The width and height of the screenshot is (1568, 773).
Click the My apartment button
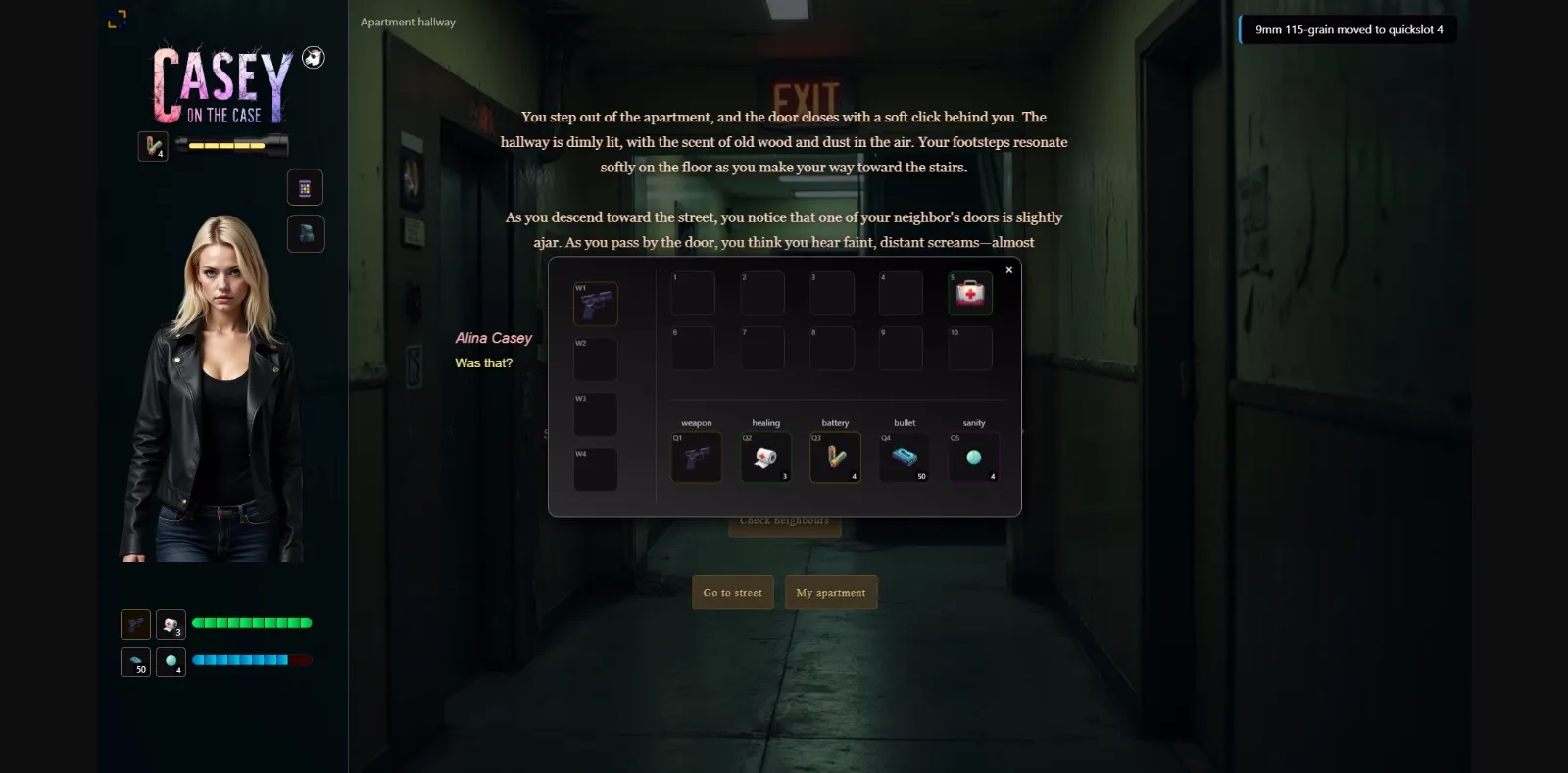coord(831,592)
